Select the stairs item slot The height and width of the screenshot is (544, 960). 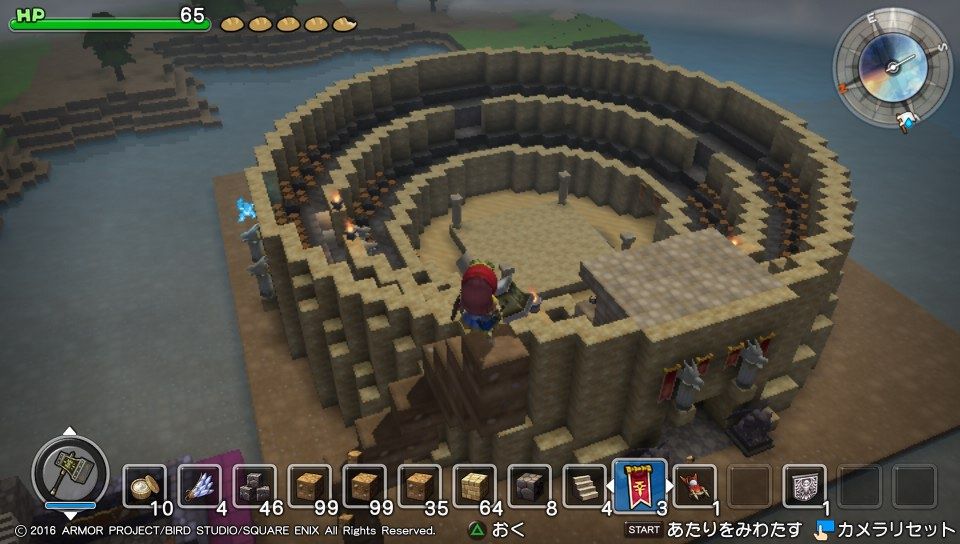click(584, 486)
